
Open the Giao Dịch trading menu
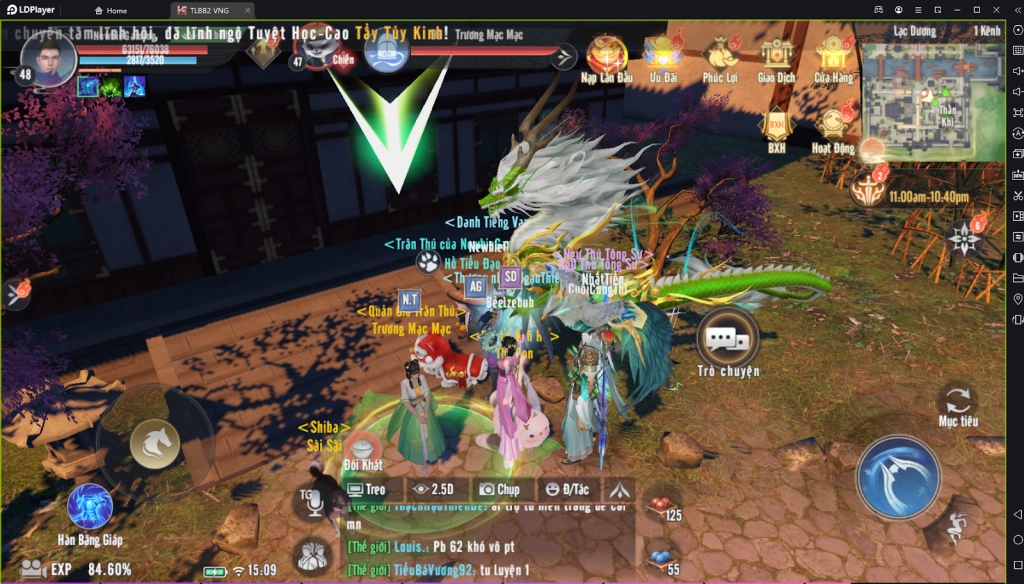click(x=776, y=56)
